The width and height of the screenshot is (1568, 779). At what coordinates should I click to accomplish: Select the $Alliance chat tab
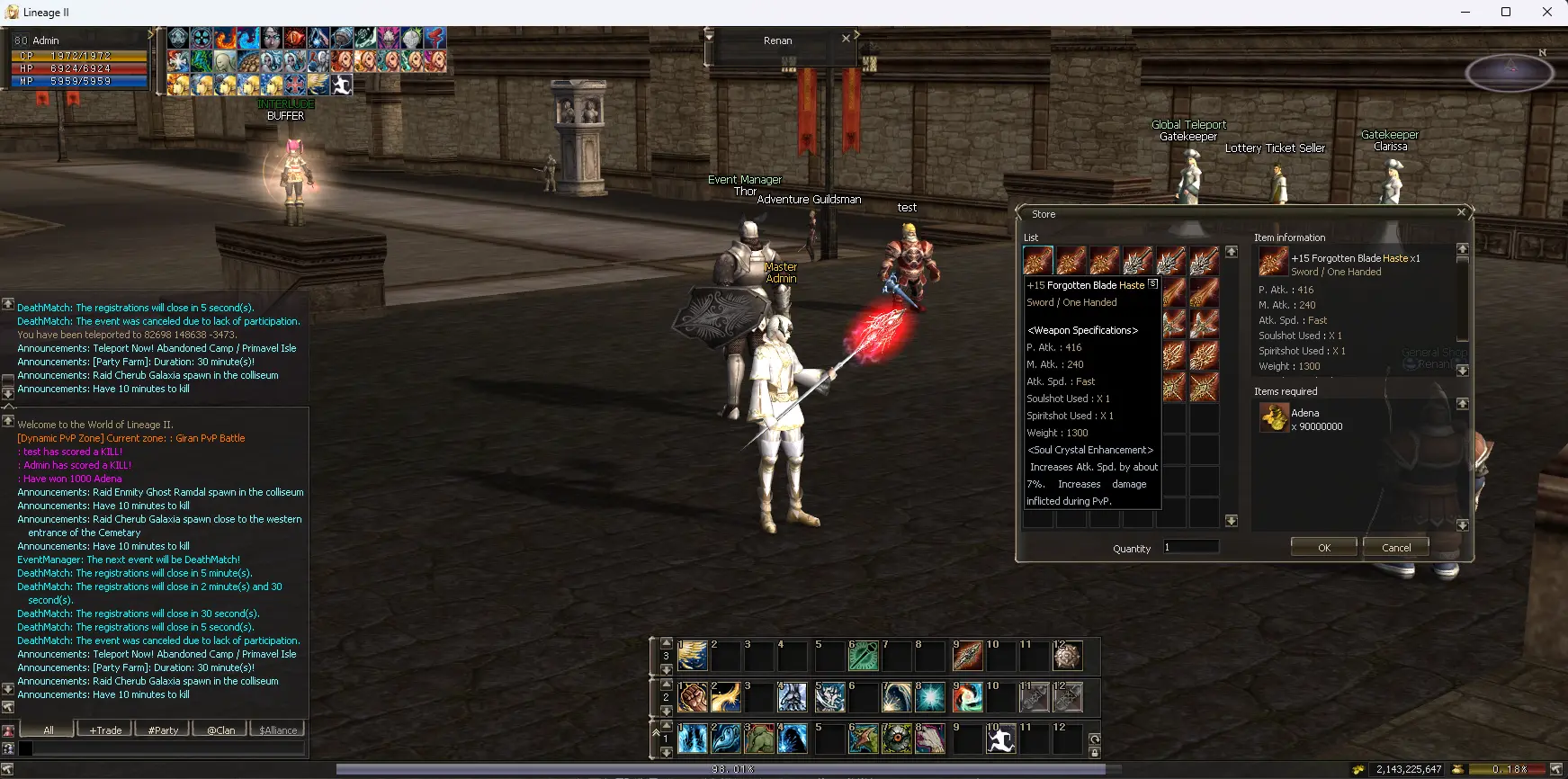(x=278, y=730)
